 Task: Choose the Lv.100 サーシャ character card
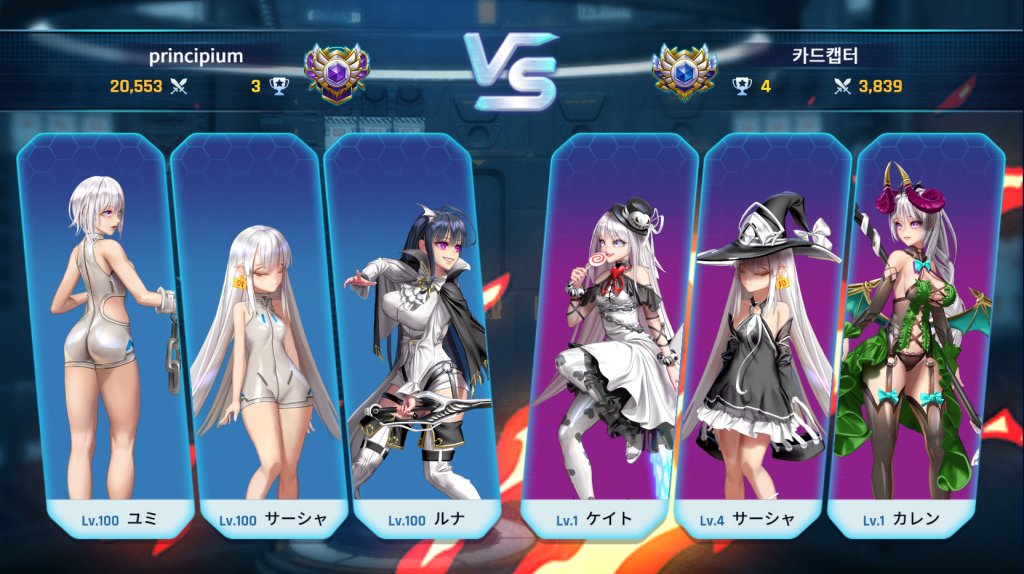pos(258,330)
